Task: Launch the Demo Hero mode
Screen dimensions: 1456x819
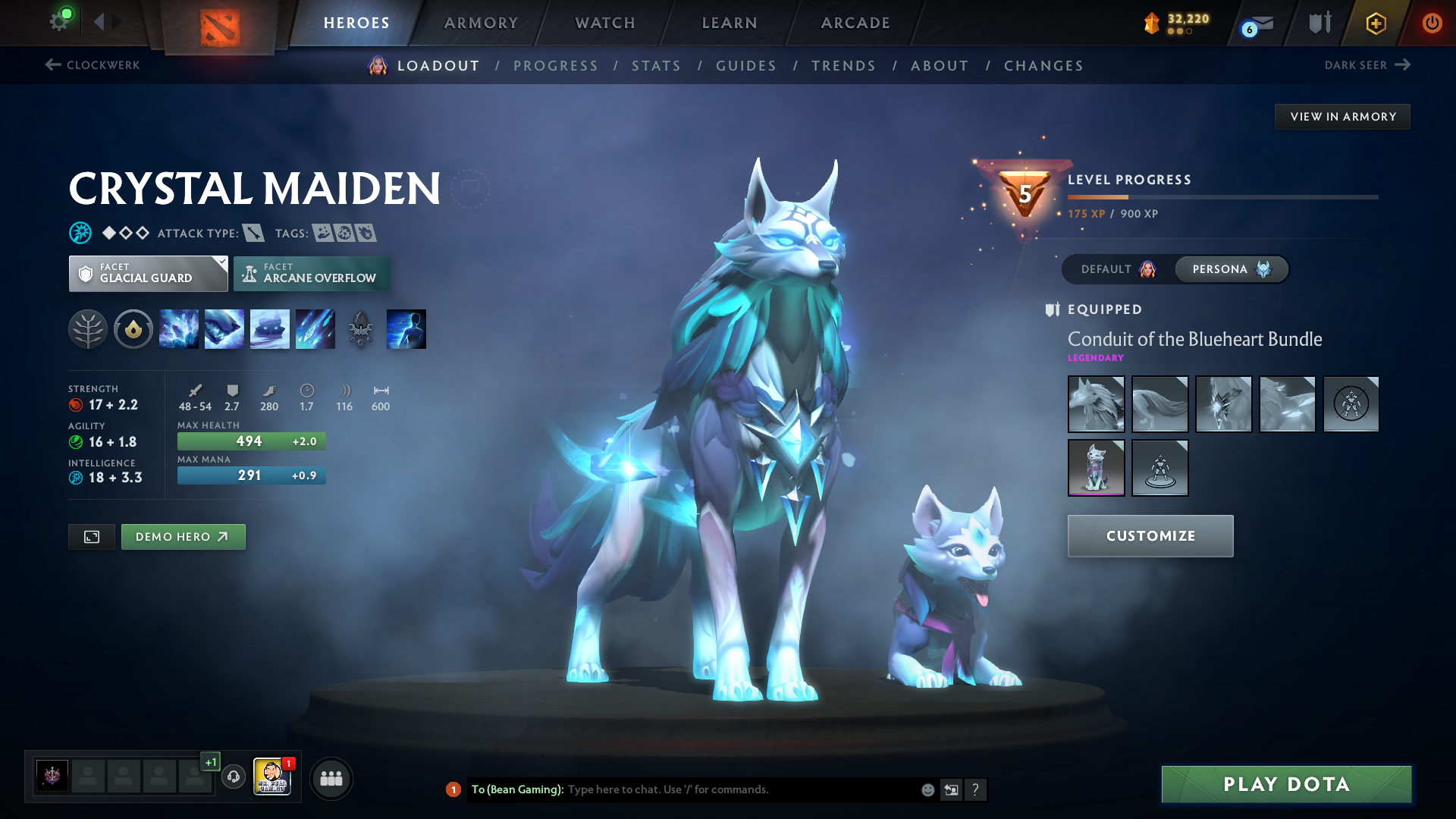Action: (183, 537)
